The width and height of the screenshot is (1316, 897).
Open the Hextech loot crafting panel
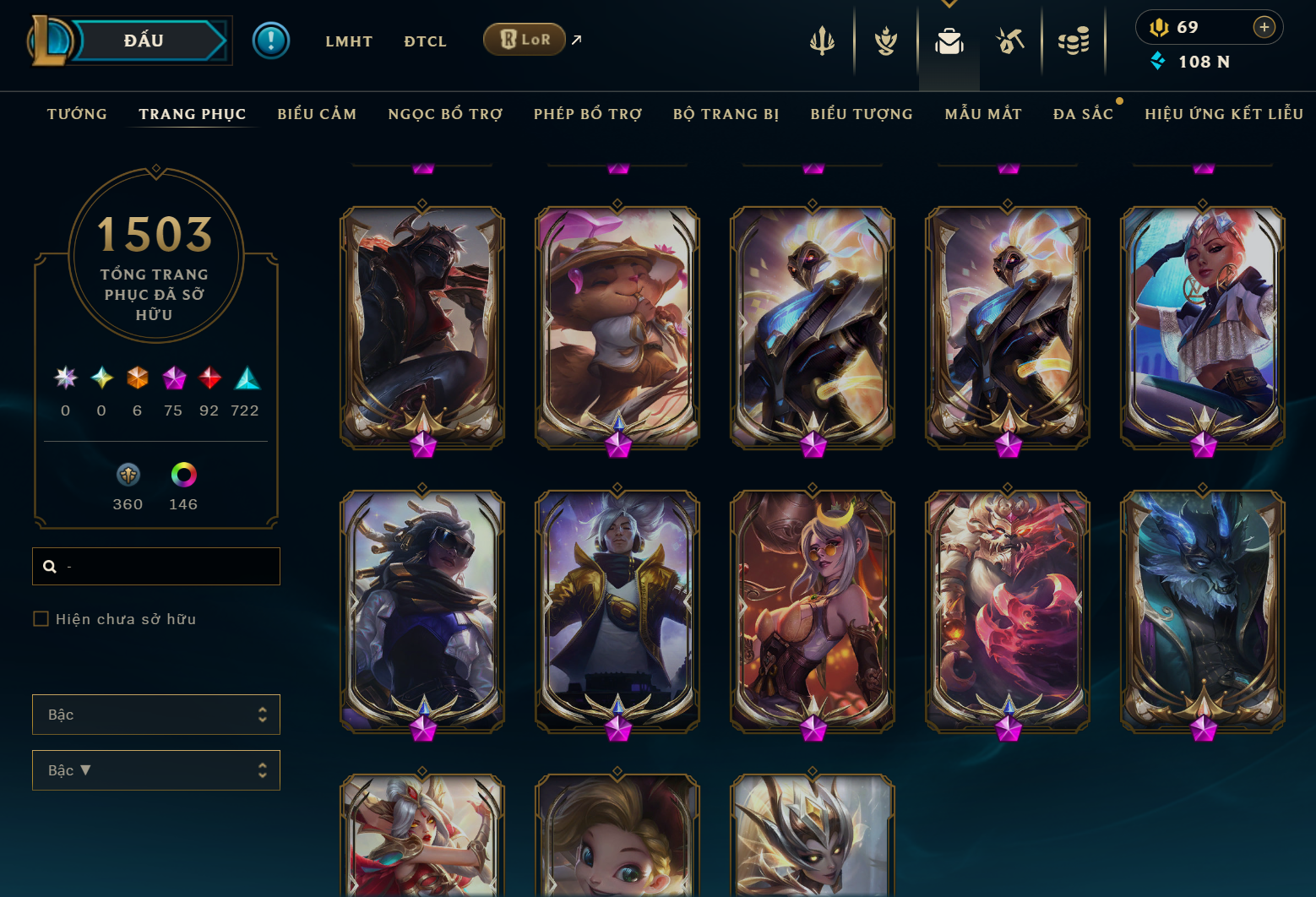tap(1010, 39)
